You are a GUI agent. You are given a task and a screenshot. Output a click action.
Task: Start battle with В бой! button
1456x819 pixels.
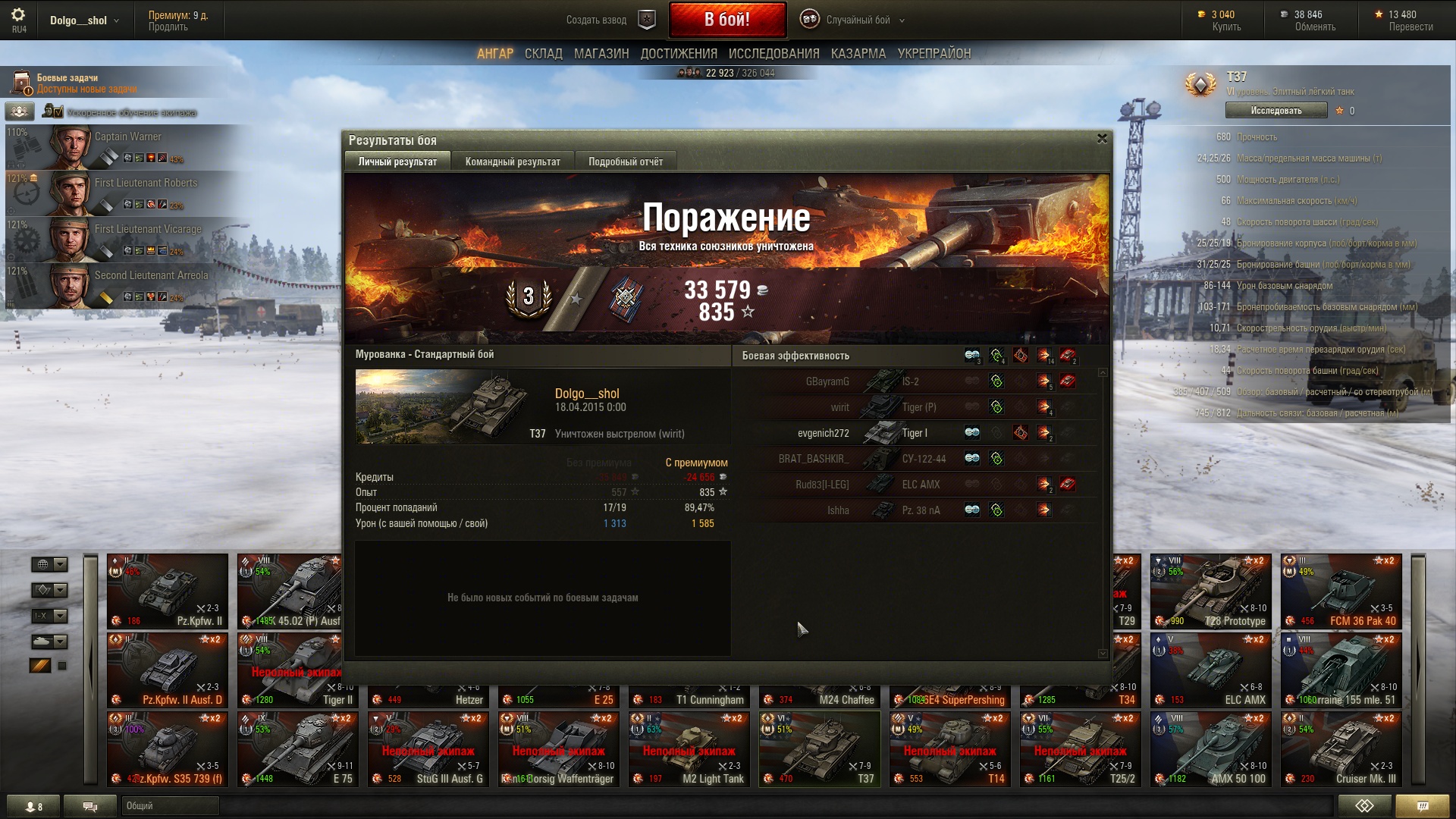[x=726, y=20]
